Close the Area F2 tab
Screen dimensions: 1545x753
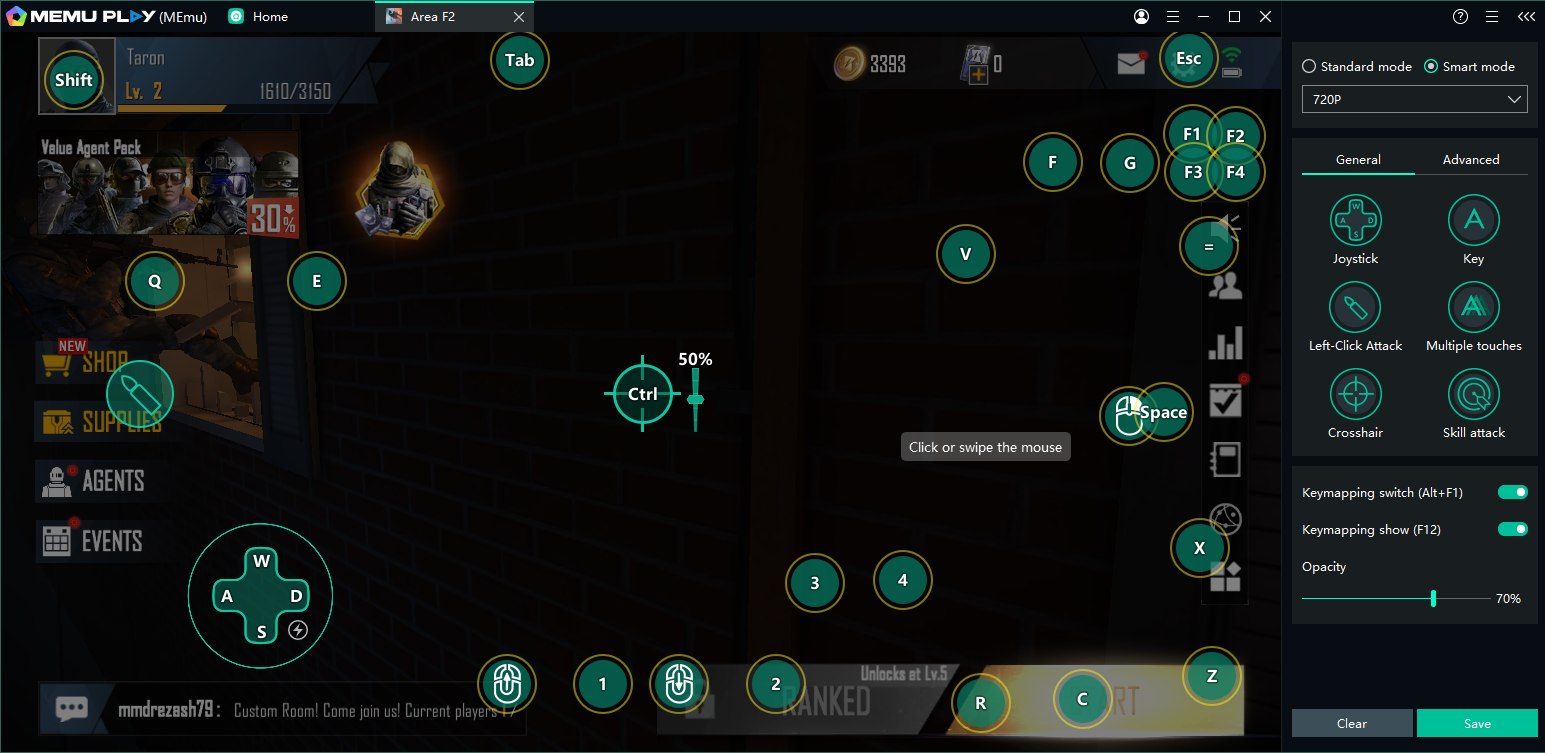click(518, 17)
